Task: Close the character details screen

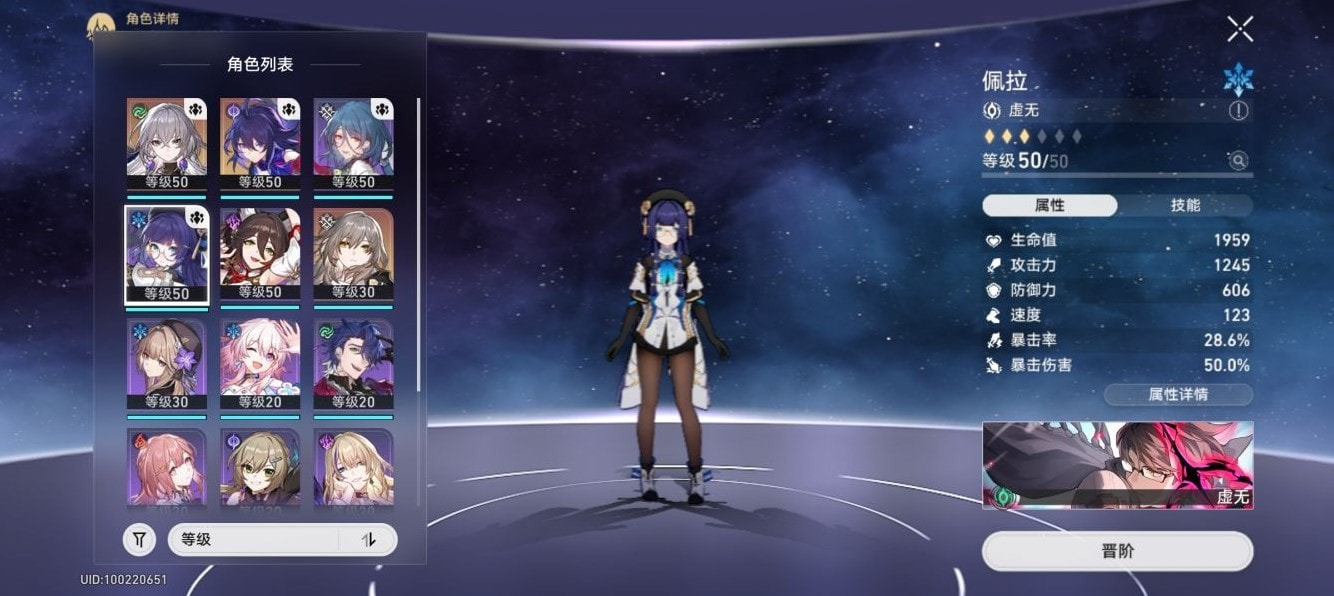Action: 1240,29
